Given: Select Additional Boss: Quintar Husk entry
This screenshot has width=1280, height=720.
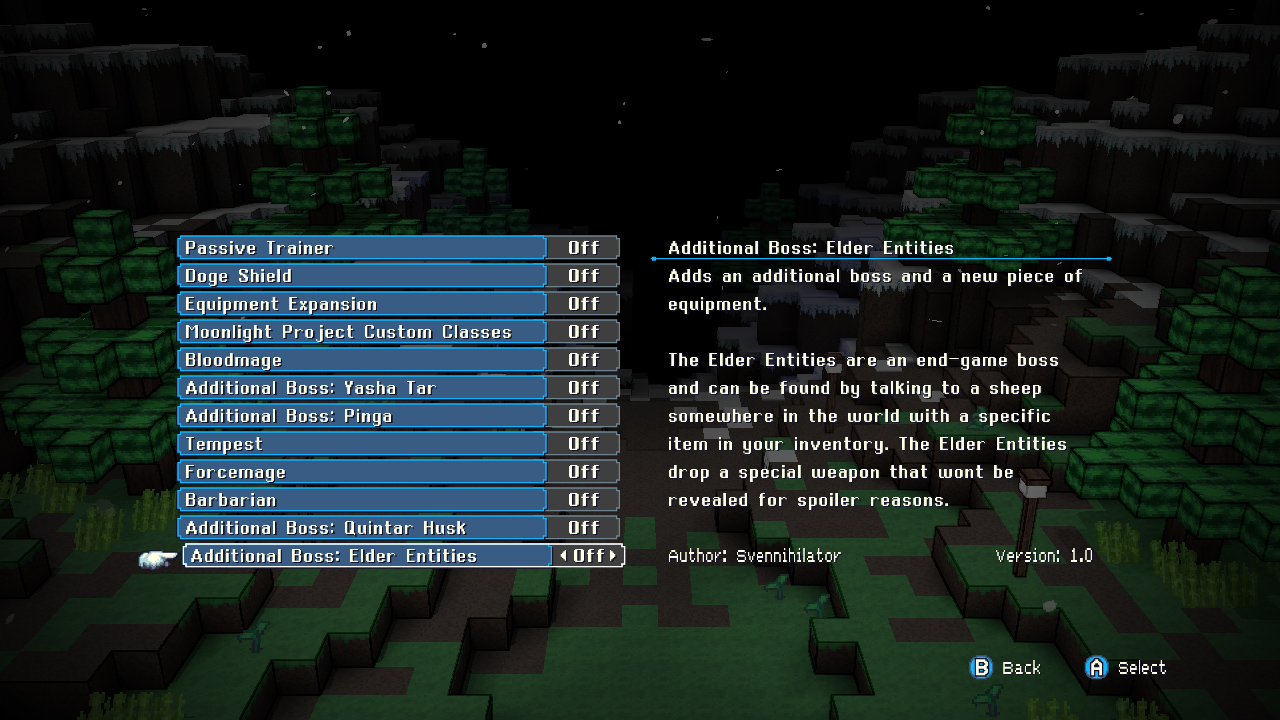Looking at the screenshot, I should point(360,527).
